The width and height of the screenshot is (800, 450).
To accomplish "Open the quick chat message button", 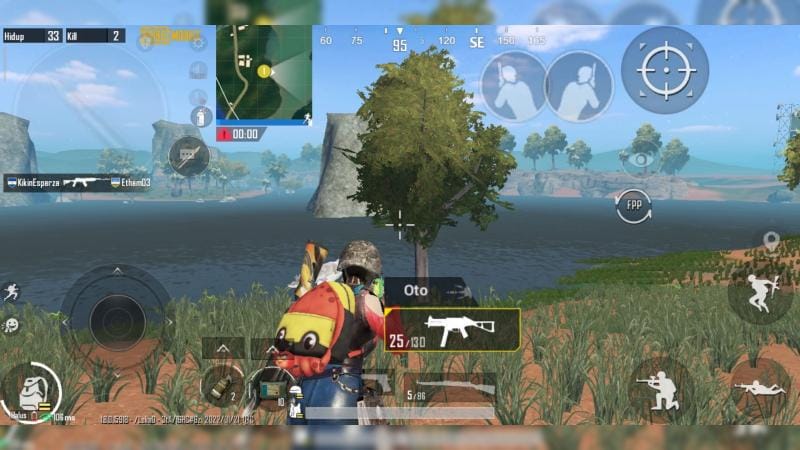I will point(188,156).
